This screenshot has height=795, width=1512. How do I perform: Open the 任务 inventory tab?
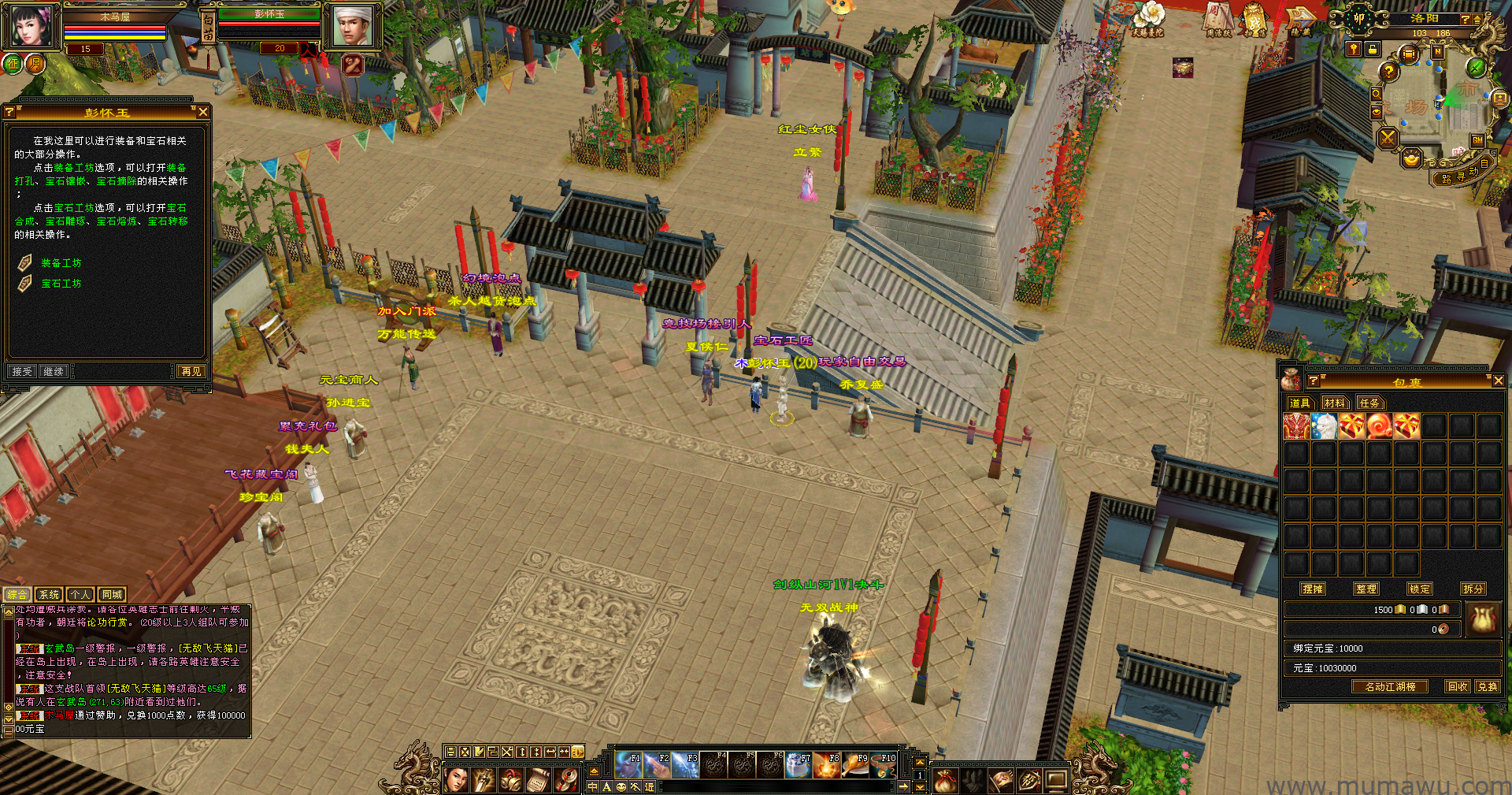(x=1369, y=403)
